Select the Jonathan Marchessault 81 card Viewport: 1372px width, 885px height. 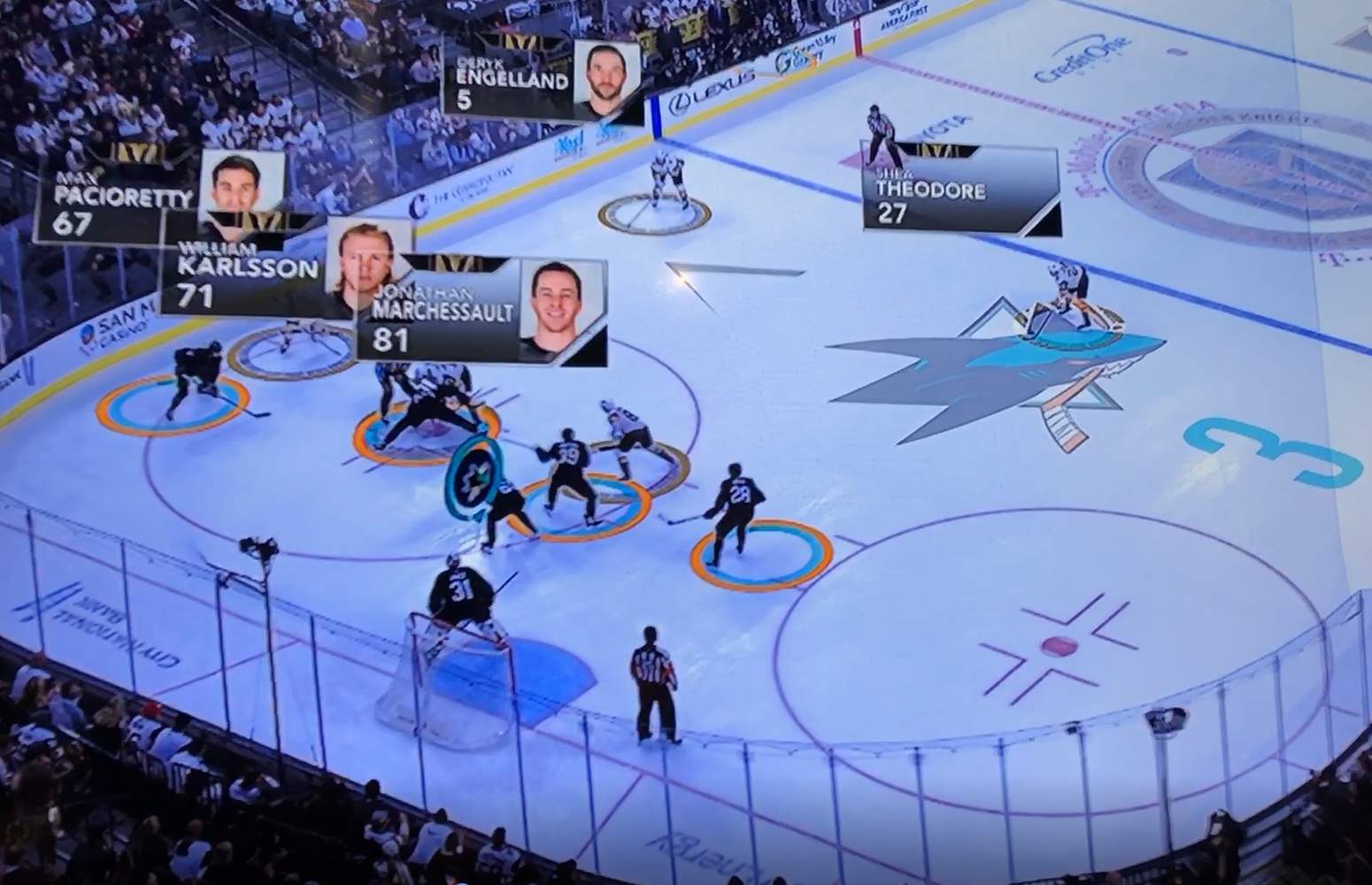pyautogui.click(x=481, y=312)
